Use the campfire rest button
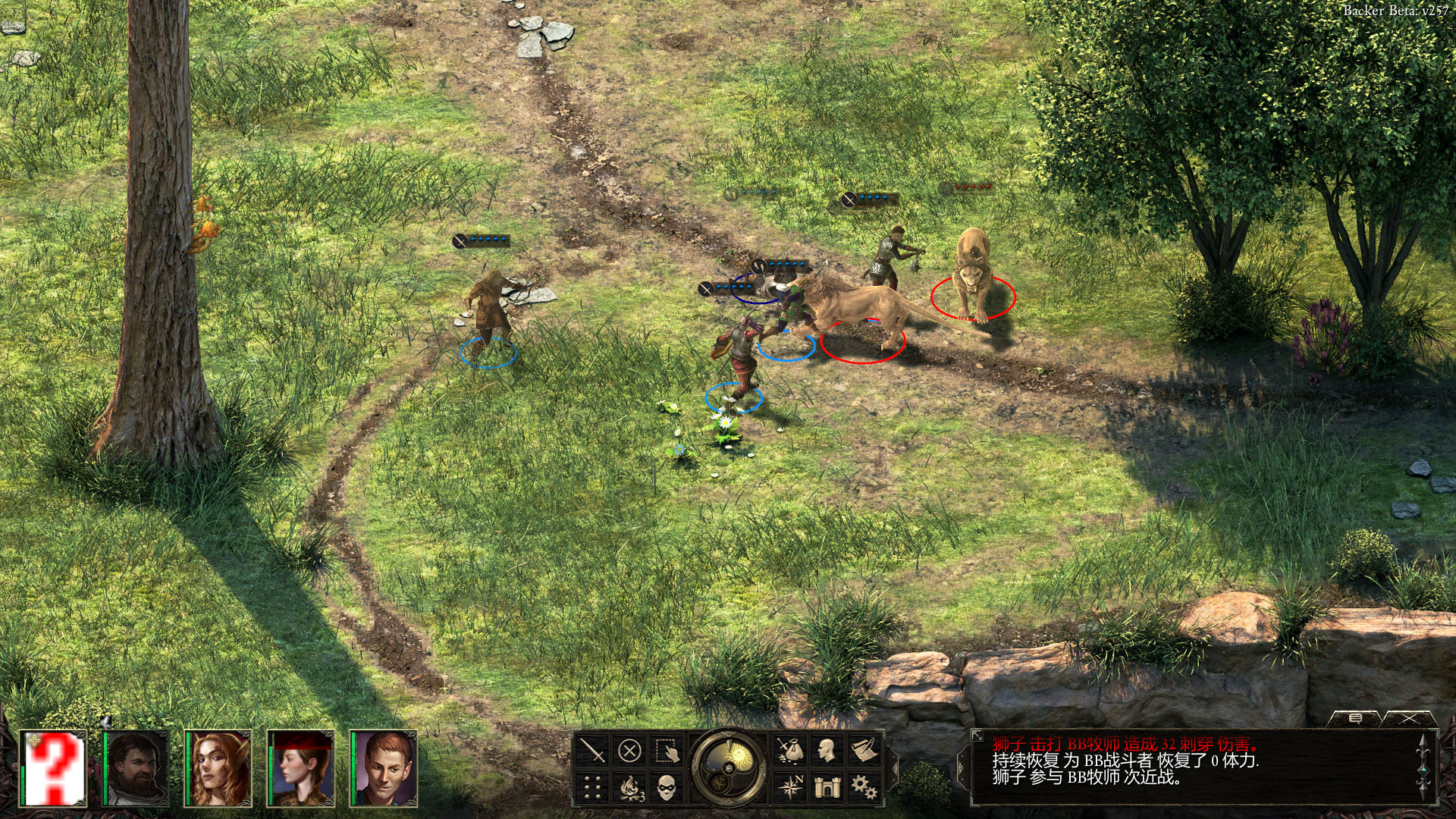The height and width of the screenshot is (819, 1456). click(629, 788)
